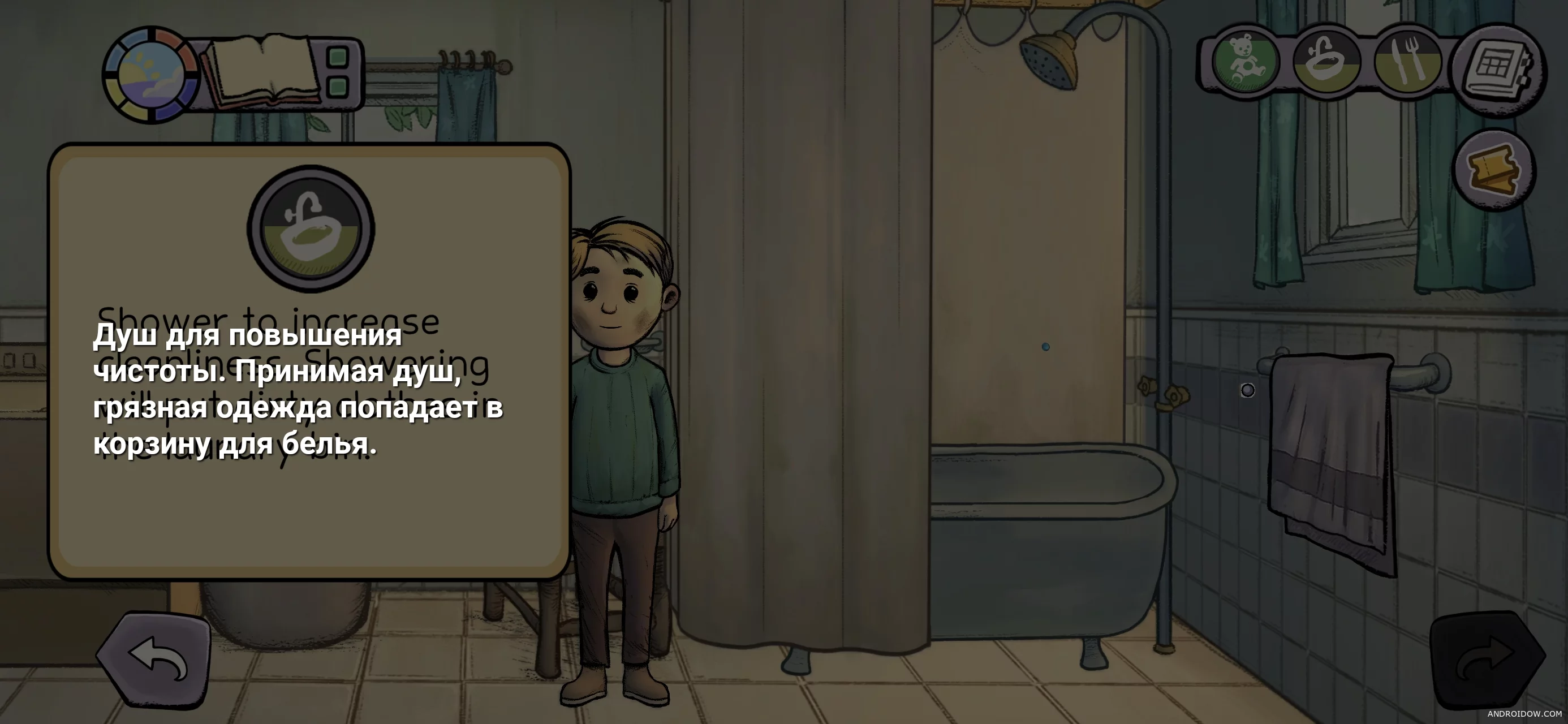The height and width of the screenshot is (724, 1568).
Task: Click the day cycle clock dial
Action: (x=150, y=75)
